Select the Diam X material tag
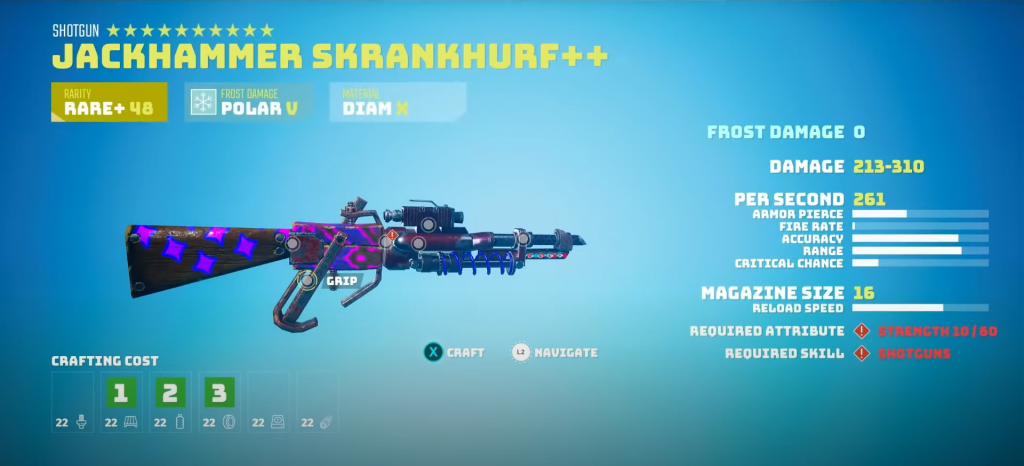The width and height of the screenshot is (1024, 466). (x=397, y=103)
